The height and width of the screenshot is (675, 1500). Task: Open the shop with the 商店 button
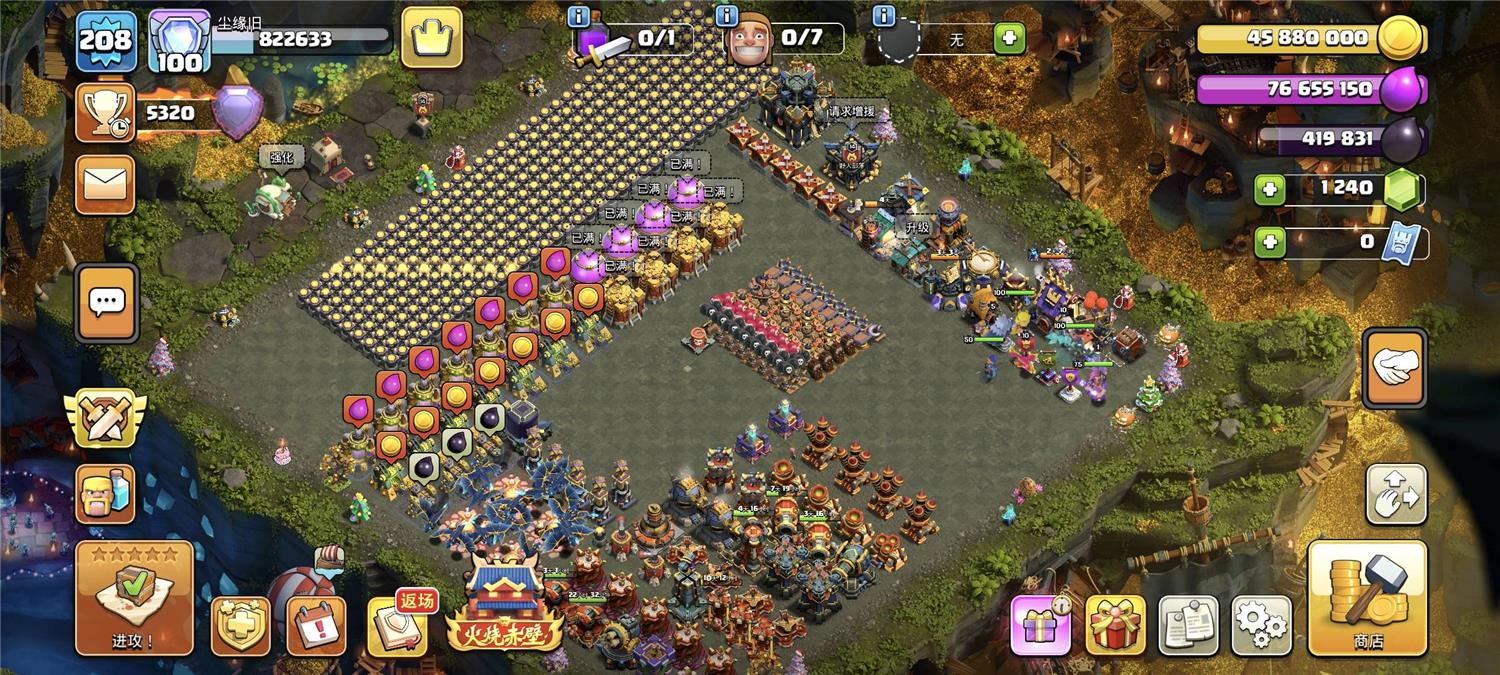(x=1367, y=598)
